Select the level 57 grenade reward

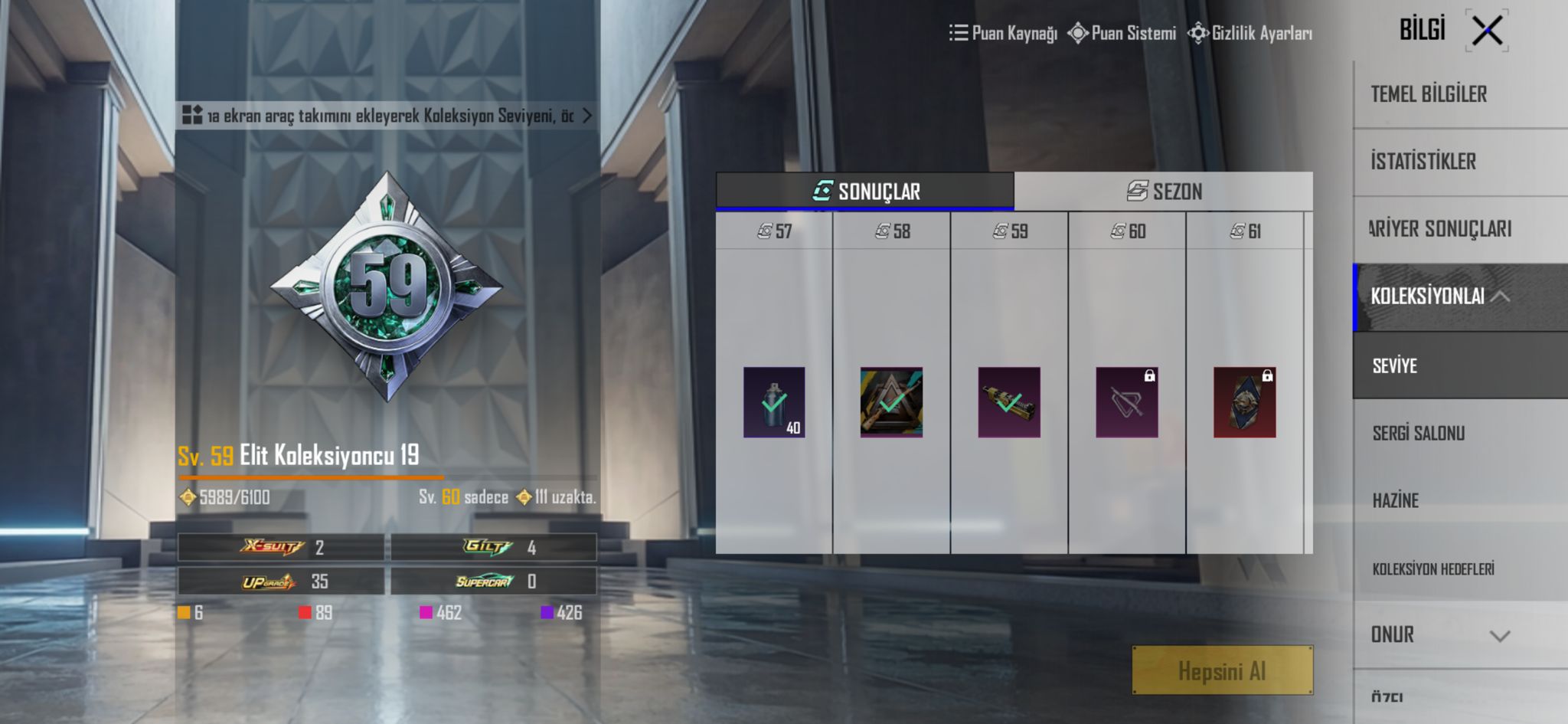[774, 402]
